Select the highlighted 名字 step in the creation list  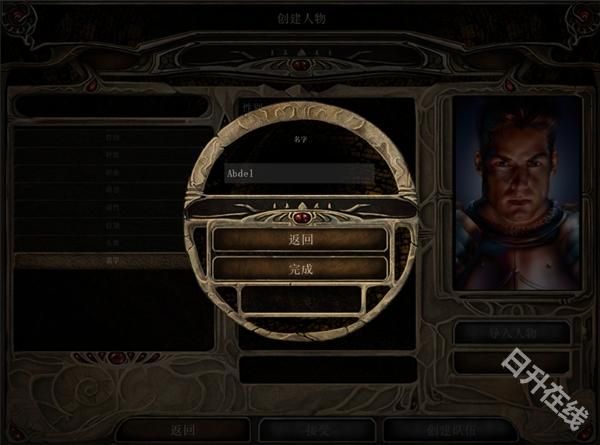tap(110, 261)
